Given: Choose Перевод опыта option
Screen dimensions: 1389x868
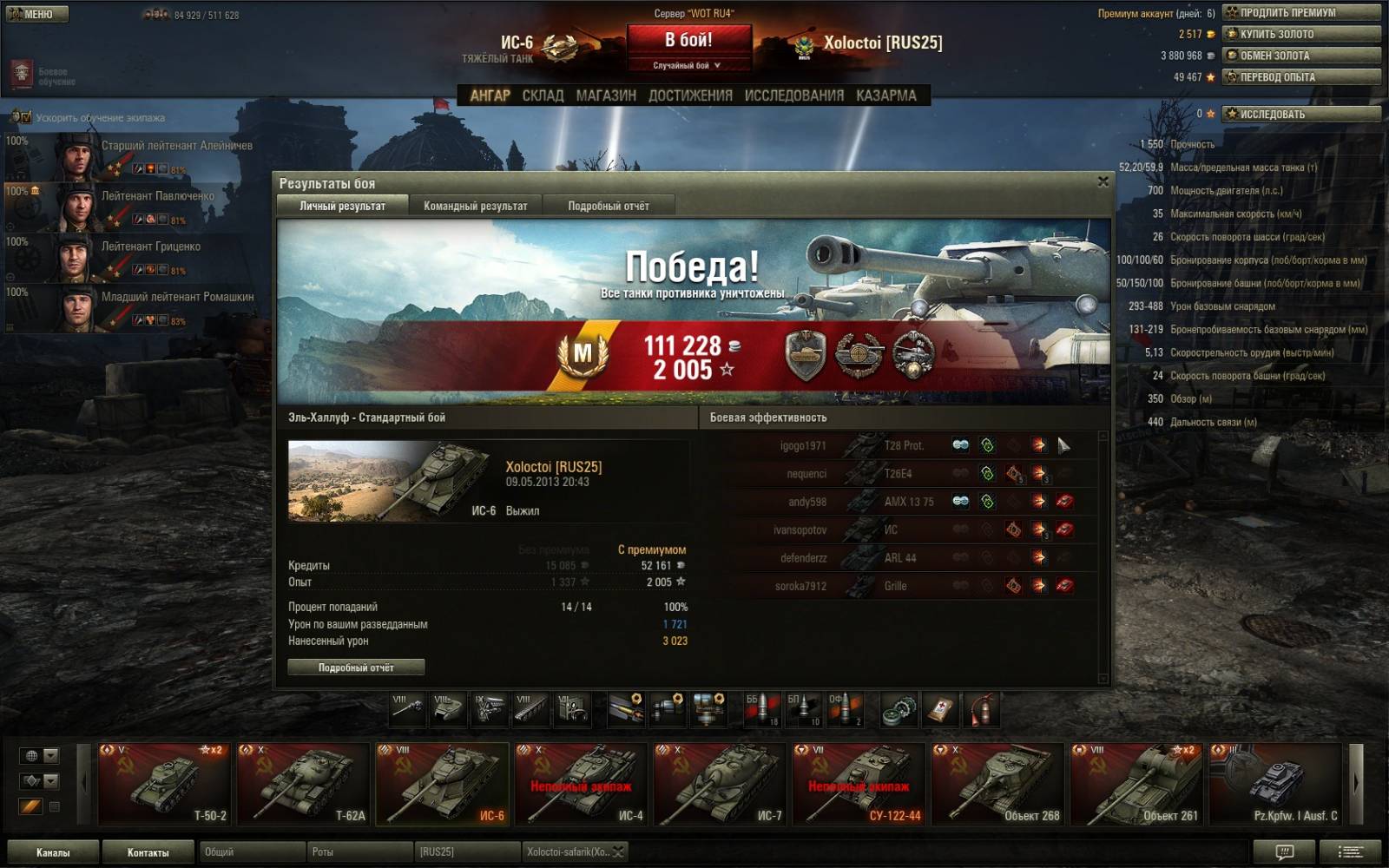Looking at the screenshot, I should point(1300,77).
